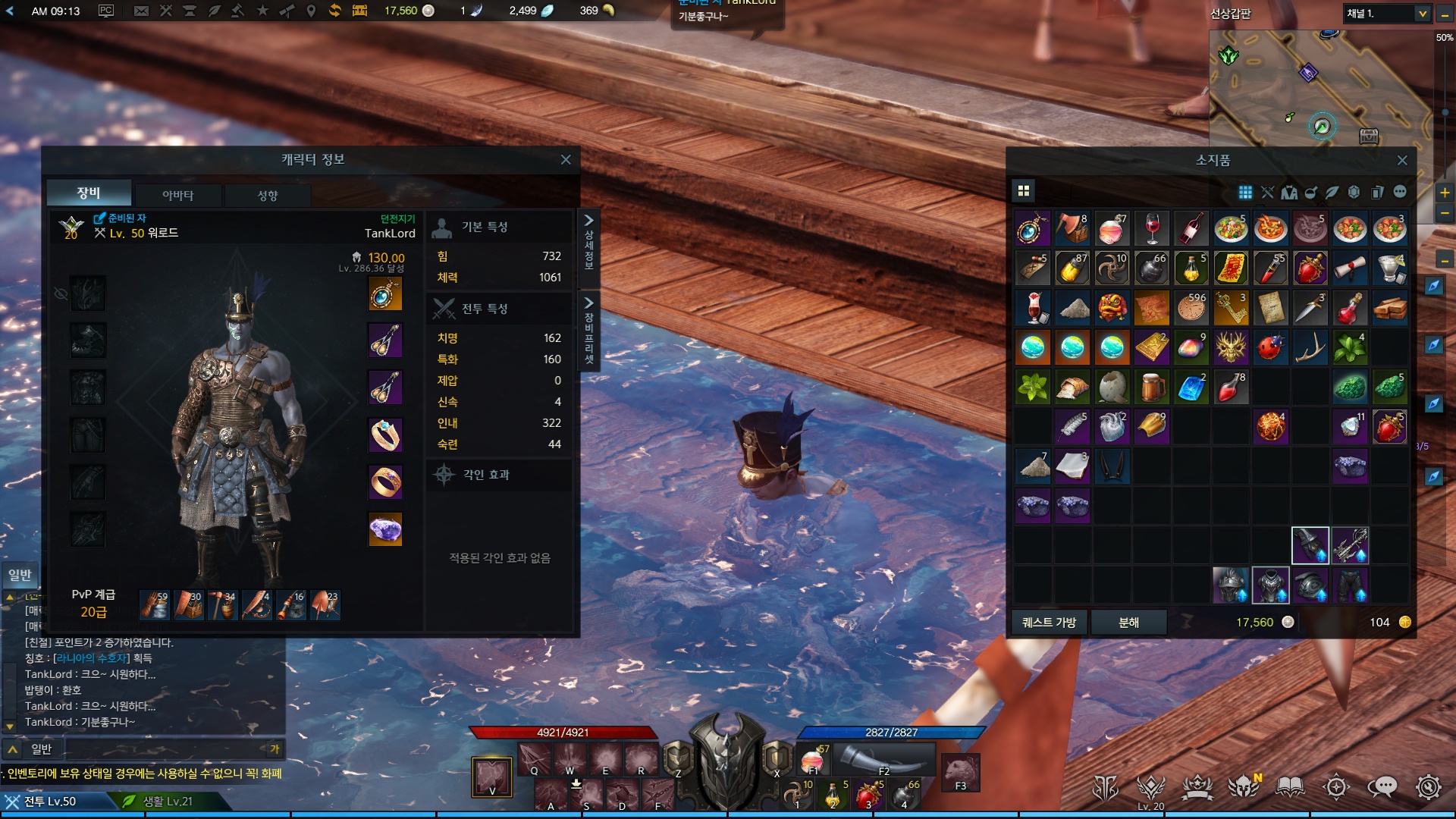This screenshot has width=1456, height=819.
Task: Select the 장비 tab
Action: pyautogui.click(x=89, y=193)
